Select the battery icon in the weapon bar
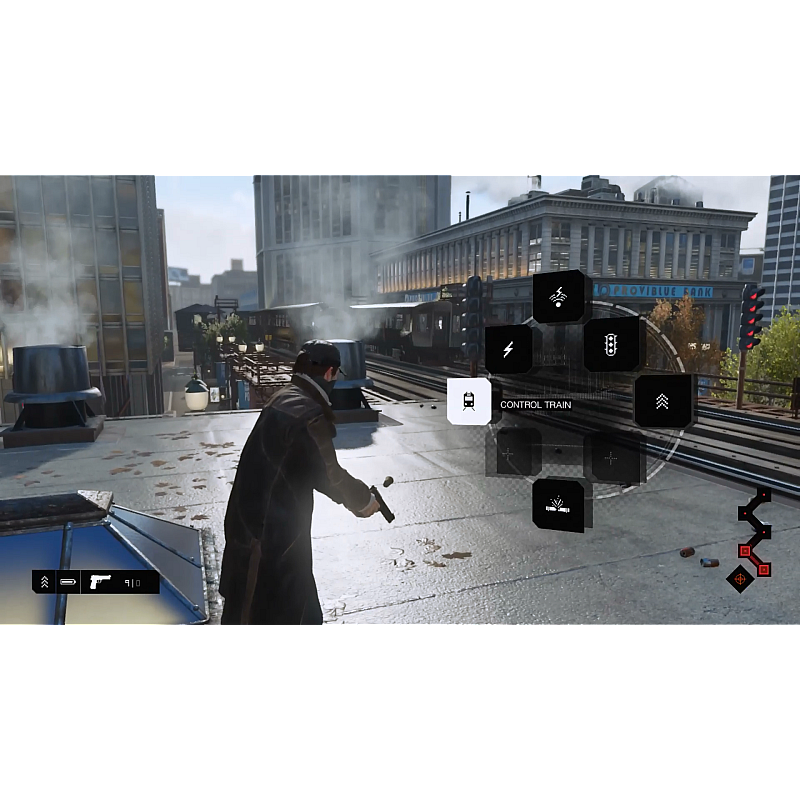The width and height of the screenshot is (800, 800). pos(68,581)
